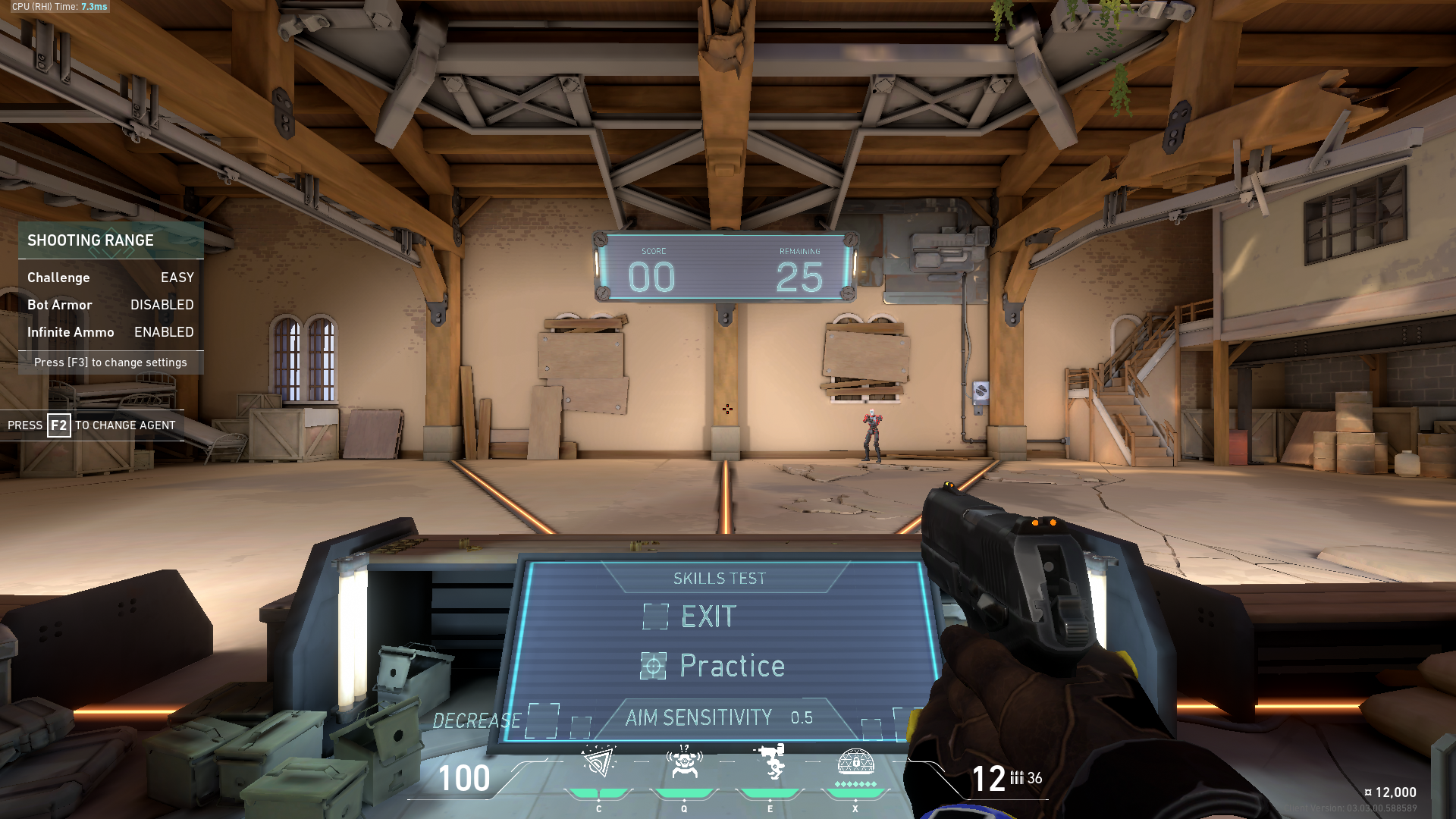
Task: Activate the Alarmbot ability icon
Action: point(684,761)
